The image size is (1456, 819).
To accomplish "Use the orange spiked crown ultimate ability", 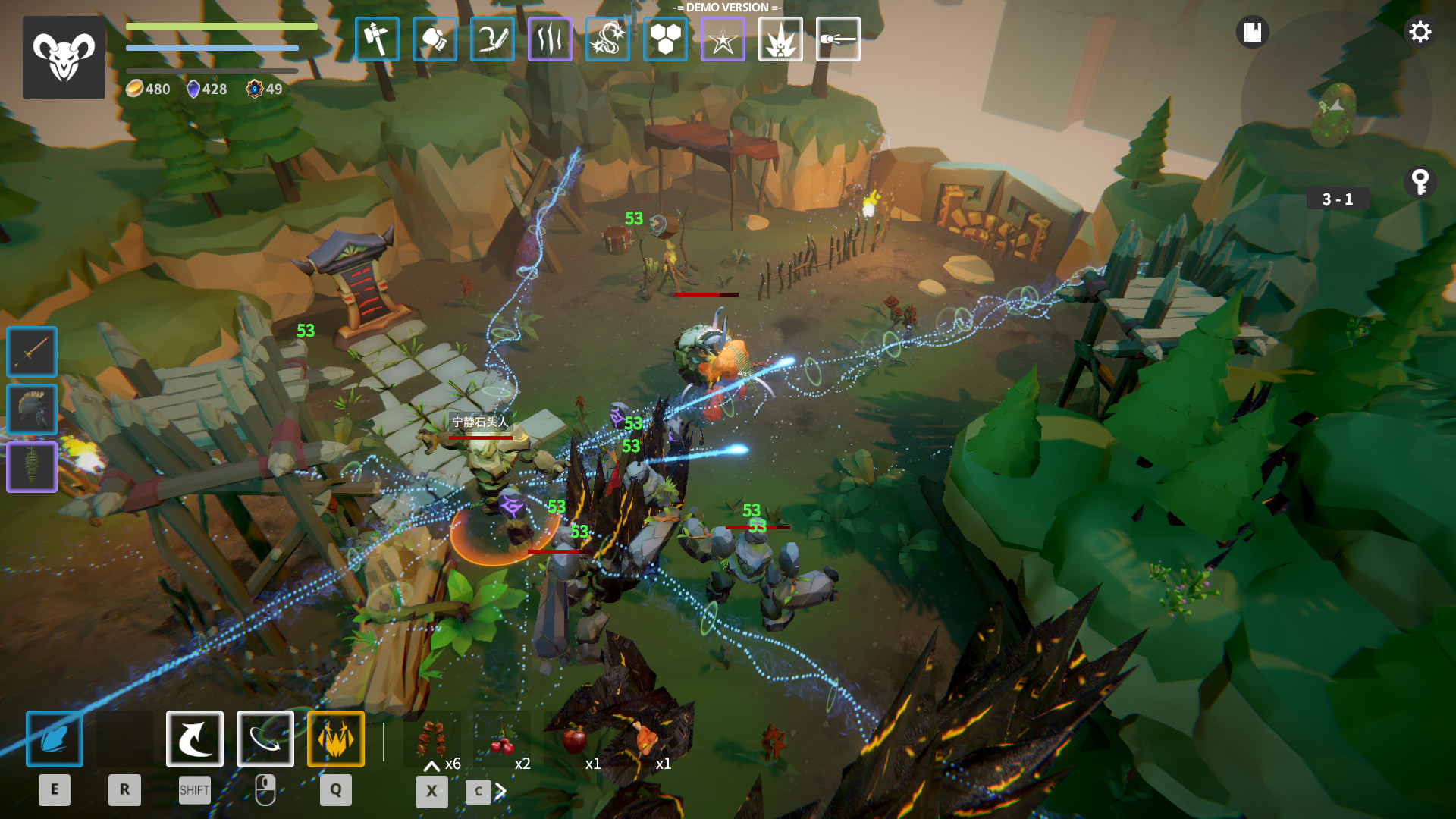I will click(x=336, y=739).
